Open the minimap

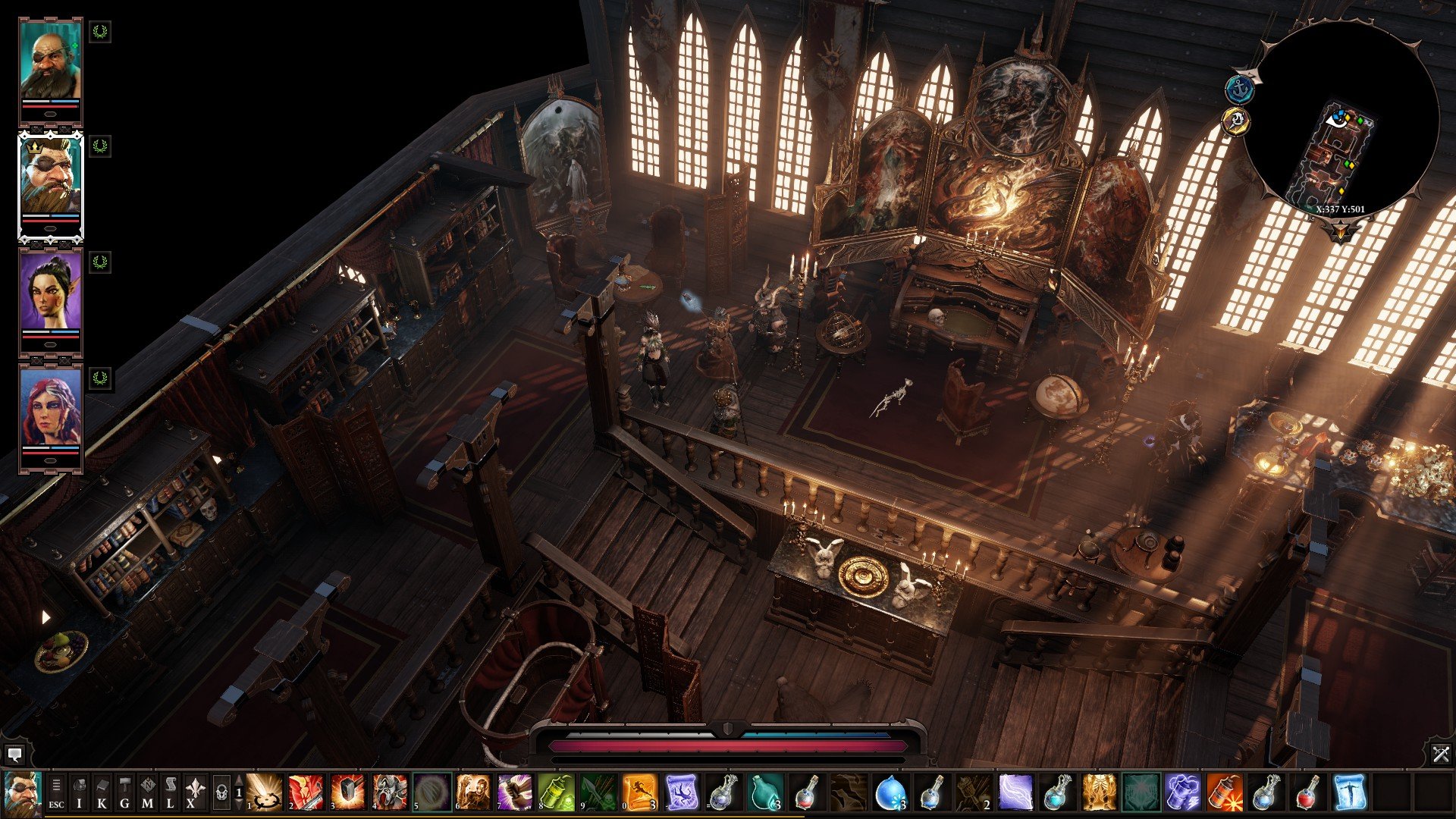coord(1341,121)
